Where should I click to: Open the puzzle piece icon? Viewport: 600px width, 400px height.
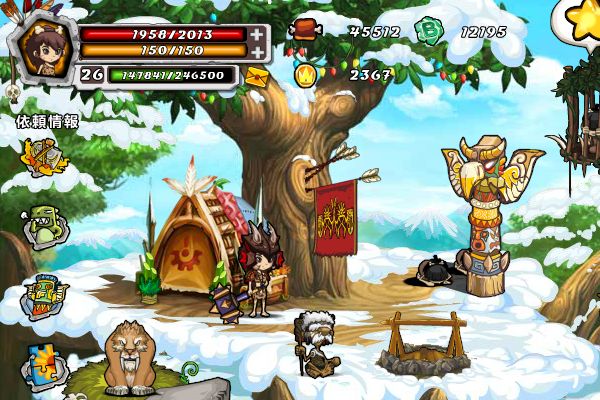(44, 362)
